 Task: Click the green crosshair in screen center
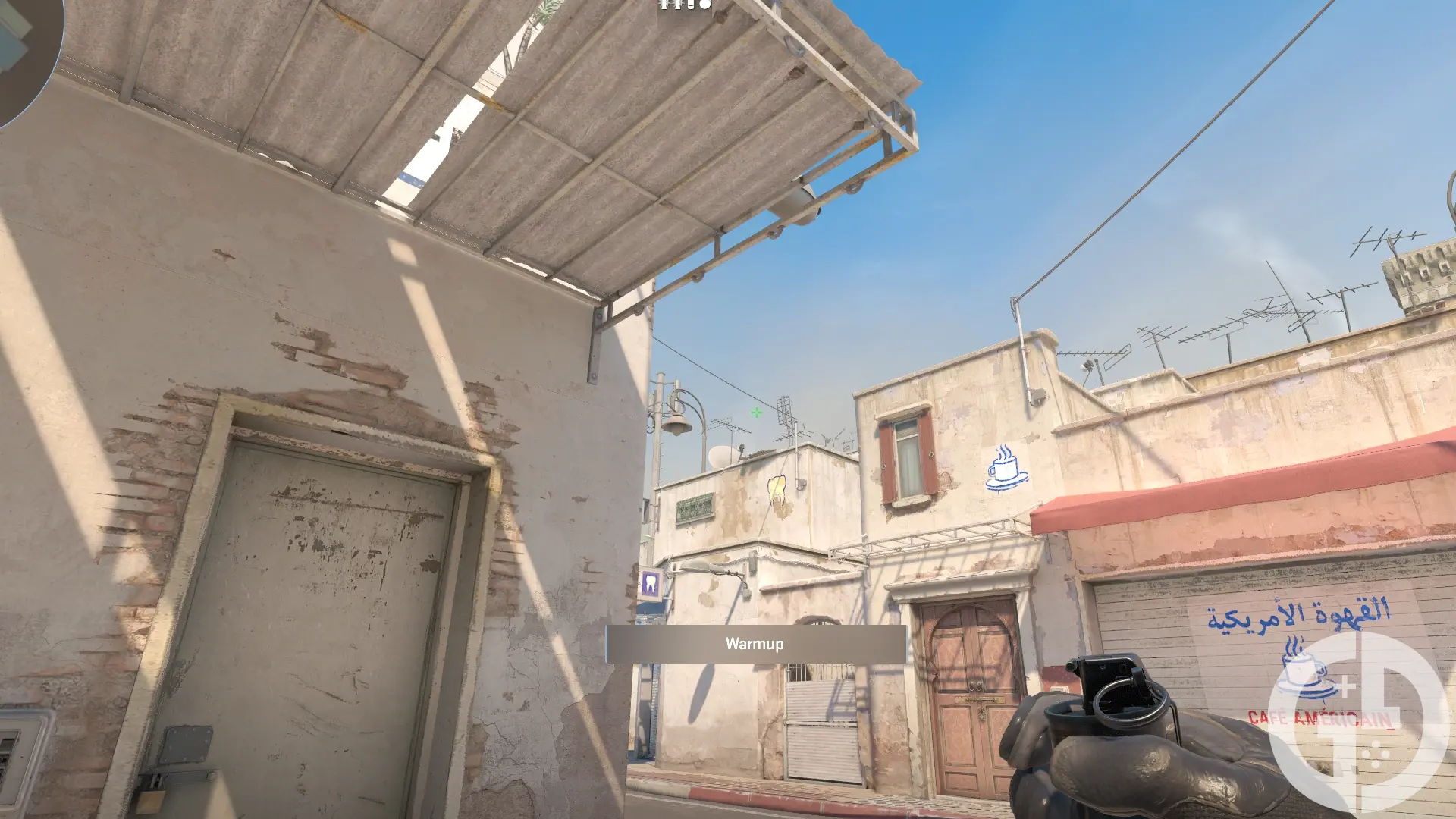(755, 412)
